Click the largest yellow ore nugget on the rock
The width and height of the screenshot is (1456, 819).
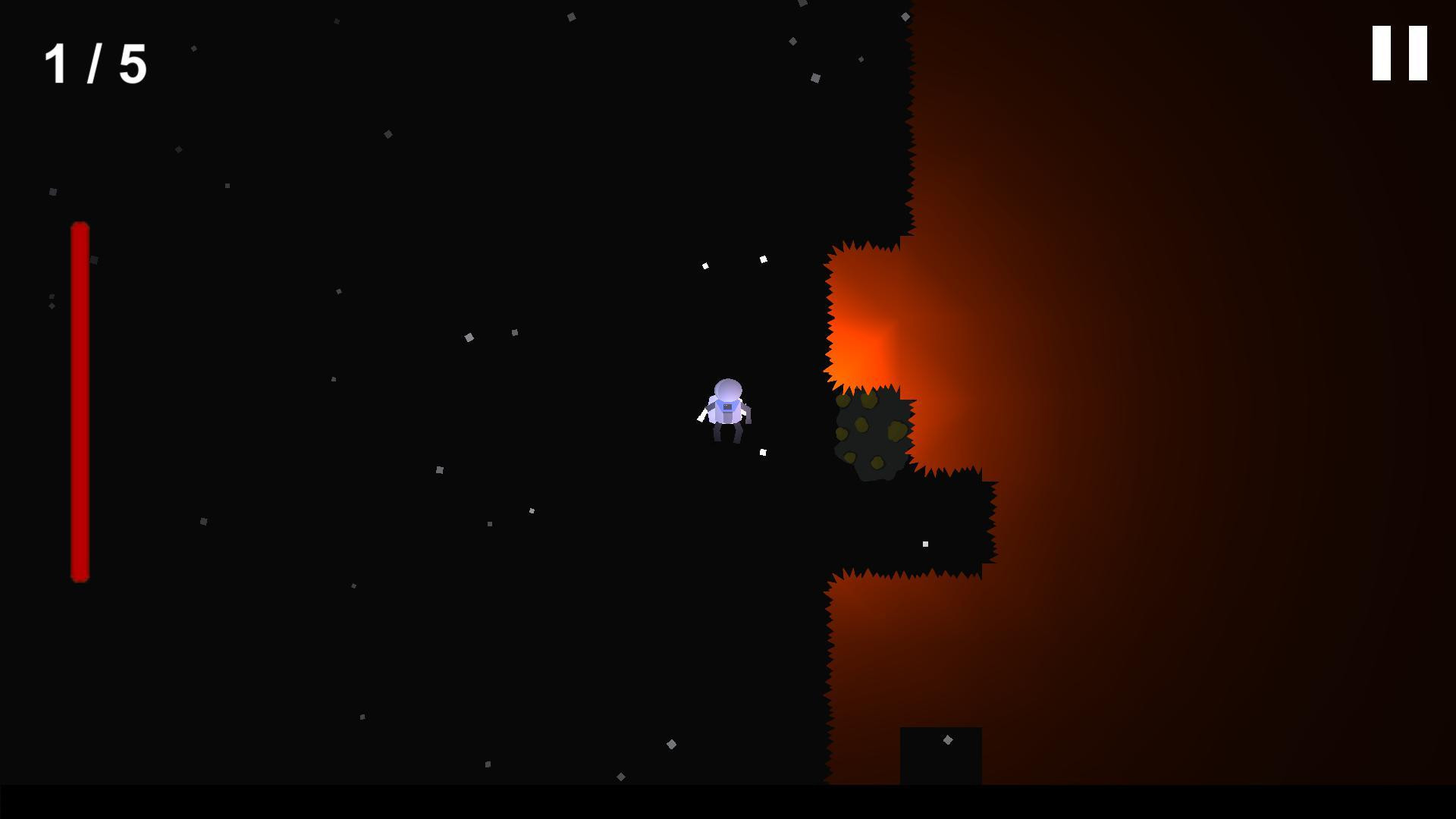[898, 430]
